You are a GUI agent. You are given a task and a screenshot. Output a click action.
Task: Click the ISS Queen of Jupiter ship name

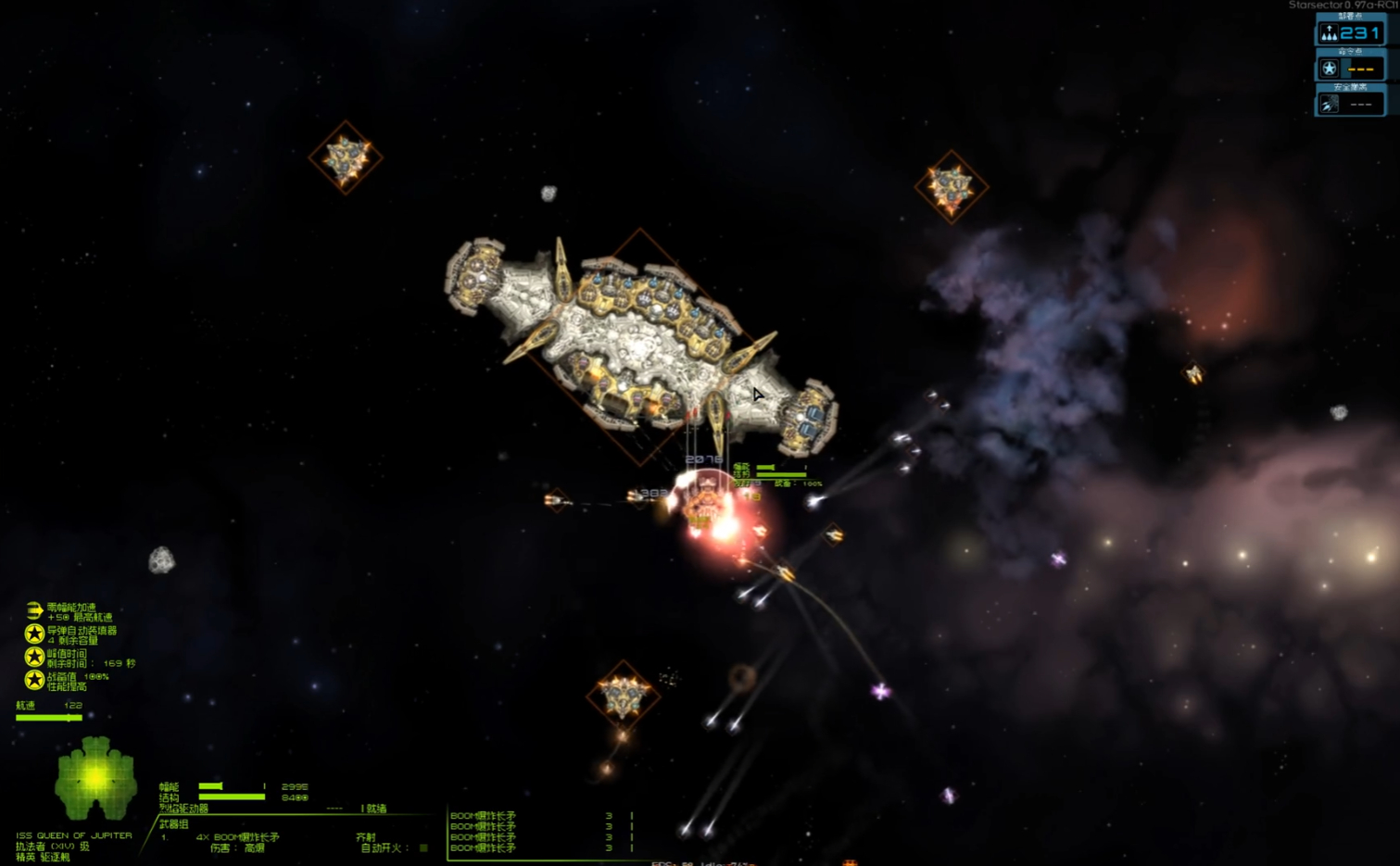tap(73, 835)
